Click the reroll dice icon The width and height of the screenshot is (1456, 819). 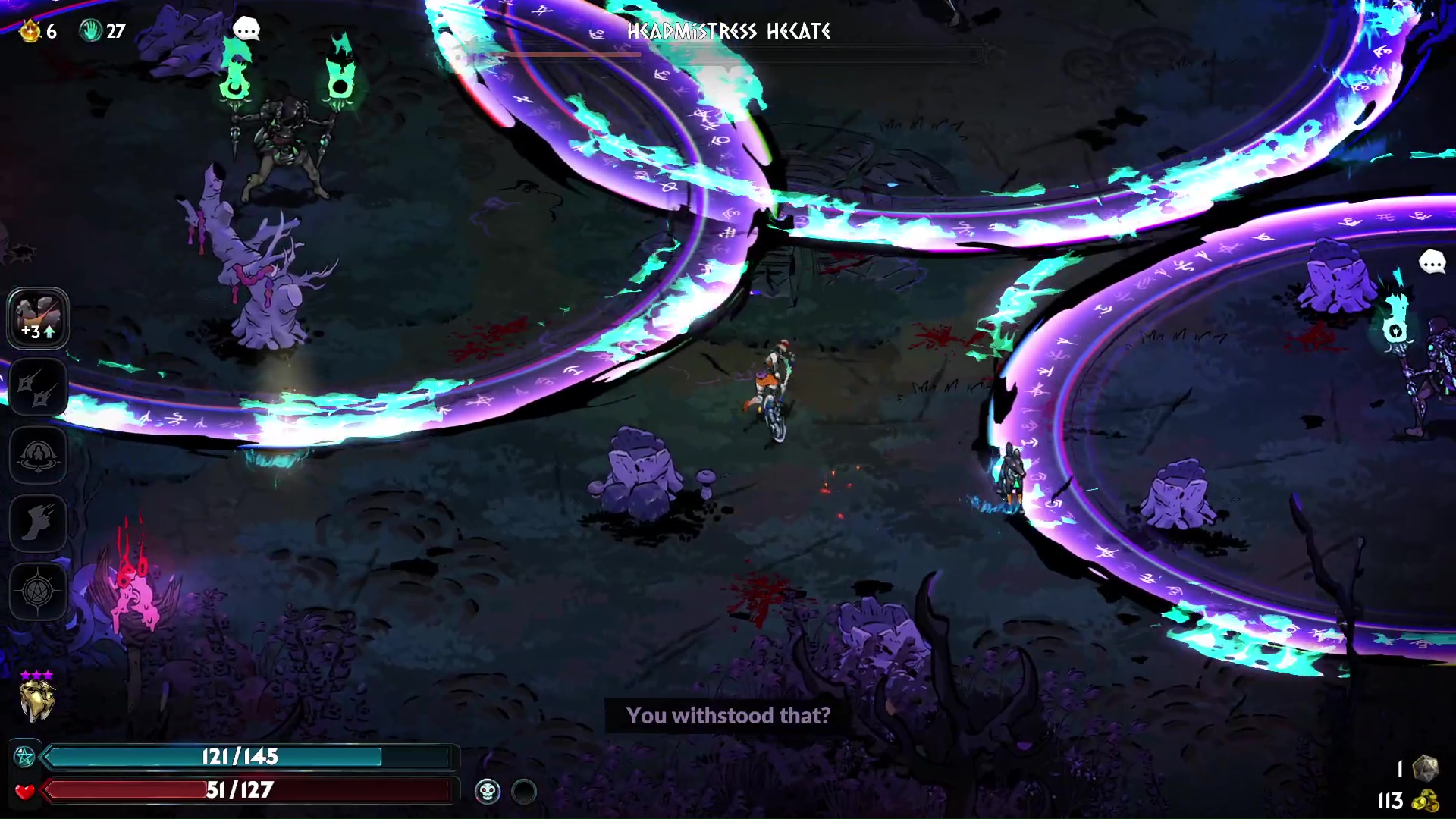[1426, 768]
